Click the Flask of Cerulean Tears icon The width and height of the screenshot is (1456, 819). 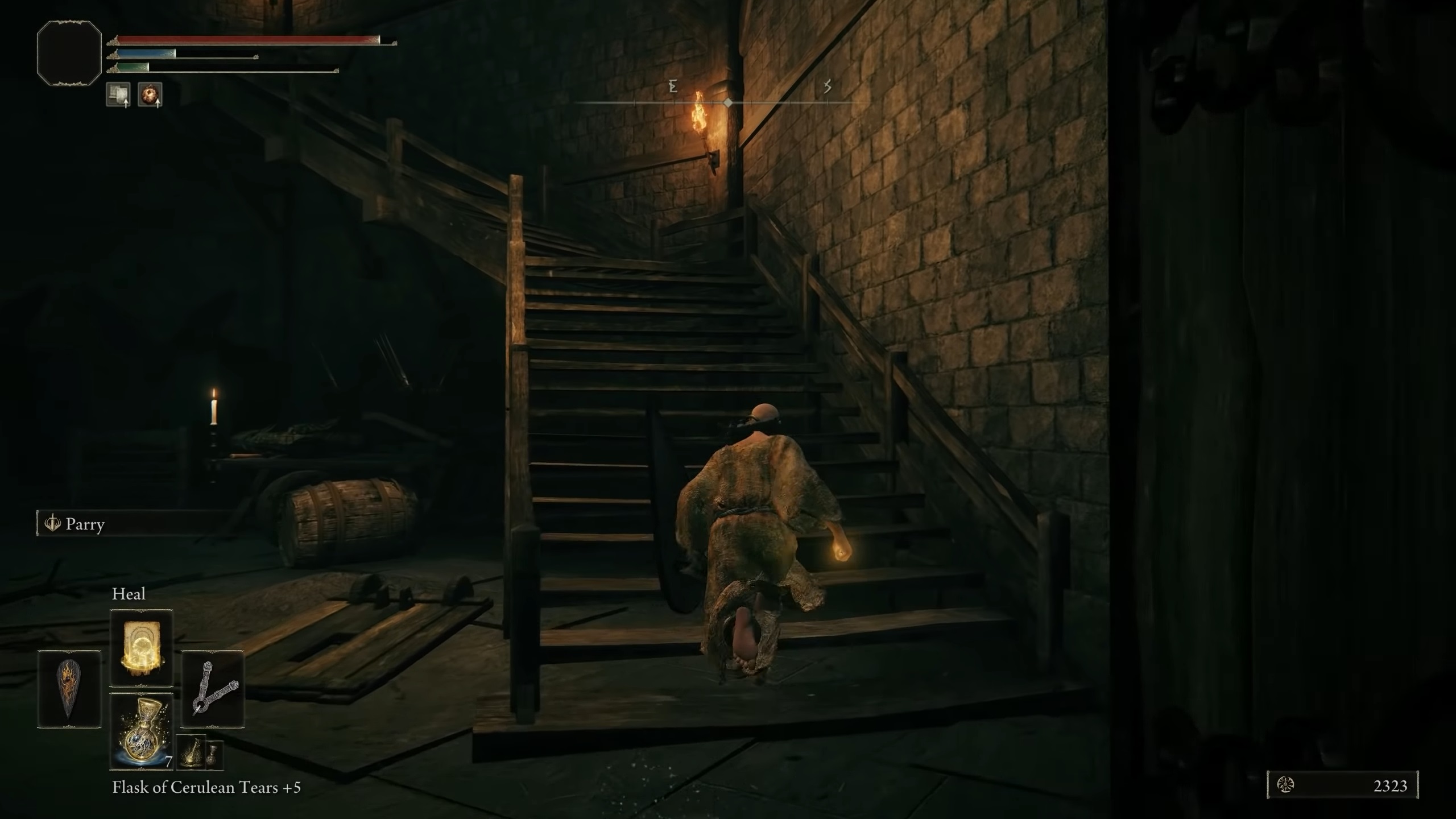(x=142, y=733)
